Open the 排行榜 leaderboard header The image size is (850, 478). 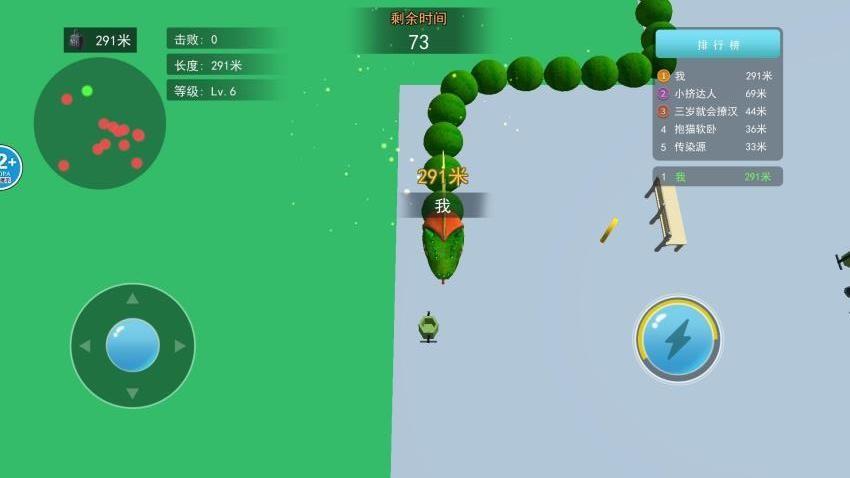pos(717,45)
